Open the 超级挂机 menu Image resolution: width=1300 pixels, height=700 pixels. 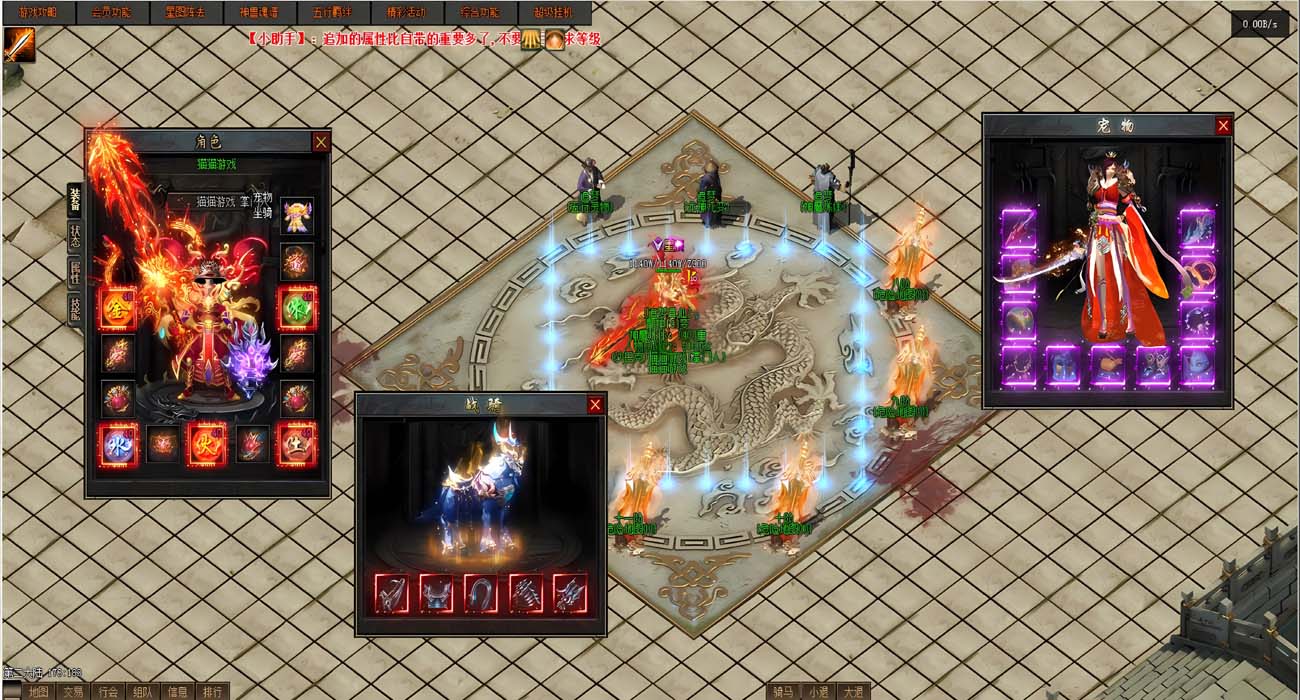[554, 13]
